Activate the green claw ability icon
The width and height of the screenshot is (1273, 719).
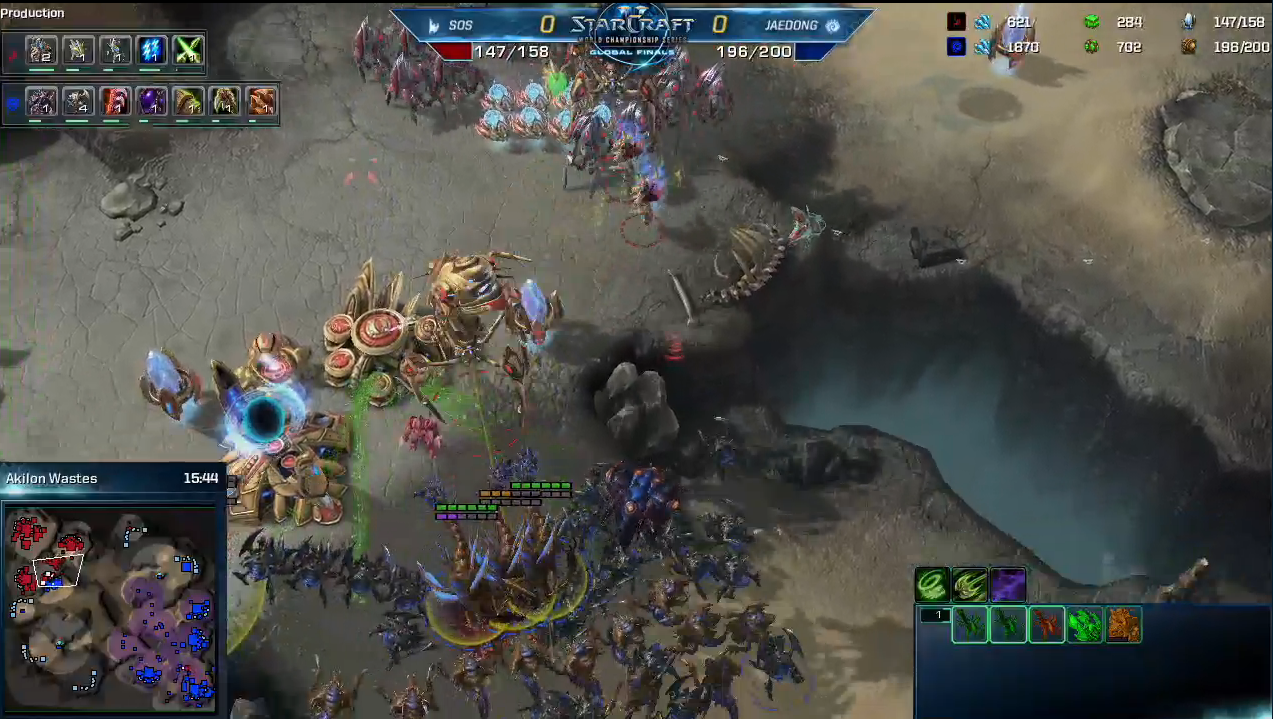(x=970, y=584)
